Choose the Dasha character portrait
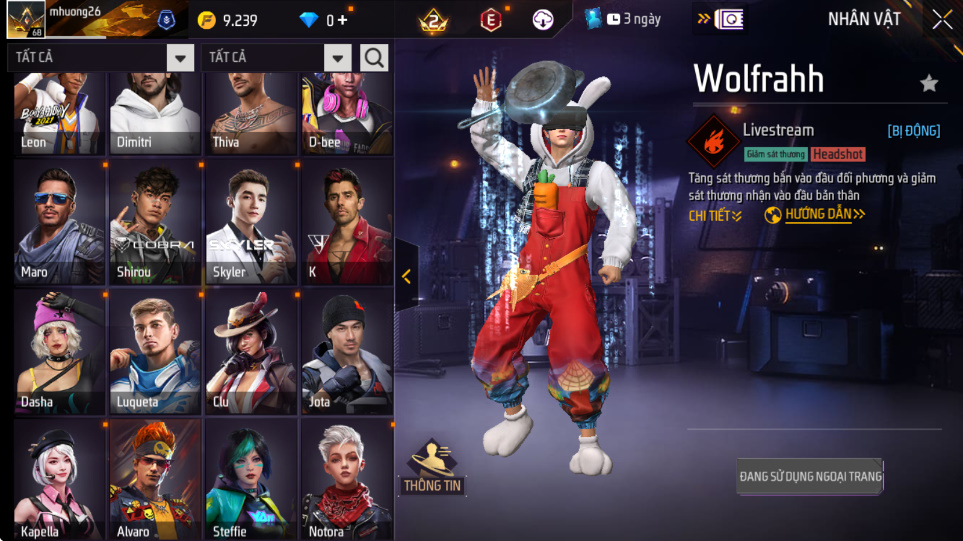Screen dimensions: 963x541 coord(59,352)
